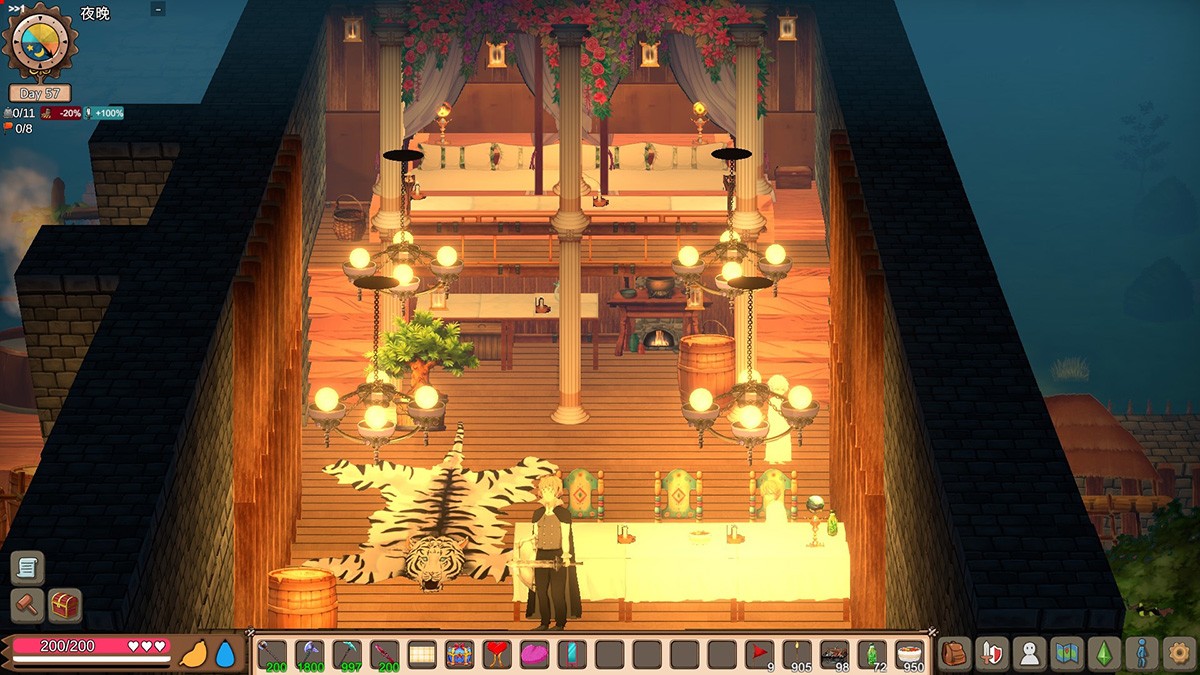
Task: Select the red heart chair hotbar slot
Action: coord(497,655)
